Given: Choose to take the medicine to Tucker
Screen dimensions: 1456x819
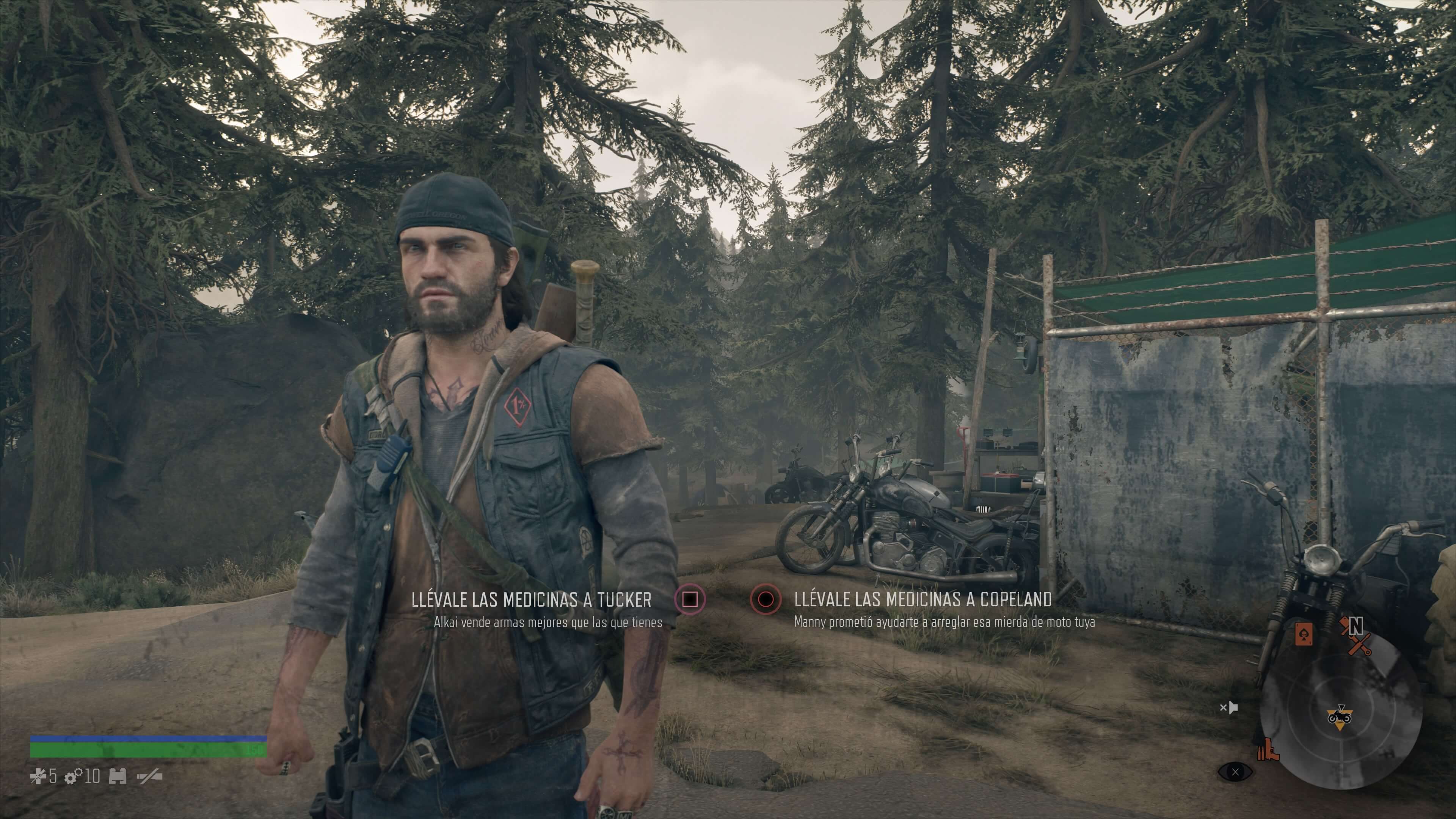Looking at the screenshot, I should coord(690,599).
